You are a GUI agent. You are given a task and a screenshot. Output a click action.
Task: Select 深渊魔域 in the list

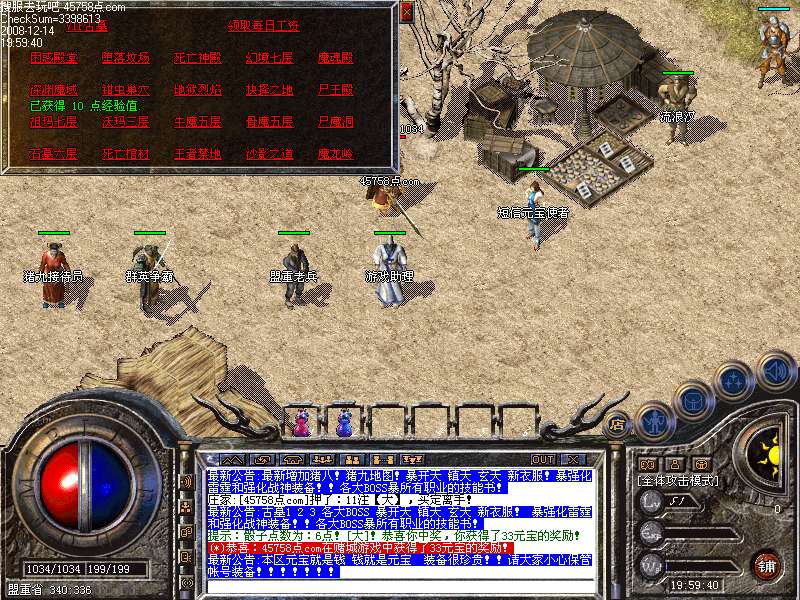(x=53, y=90)
